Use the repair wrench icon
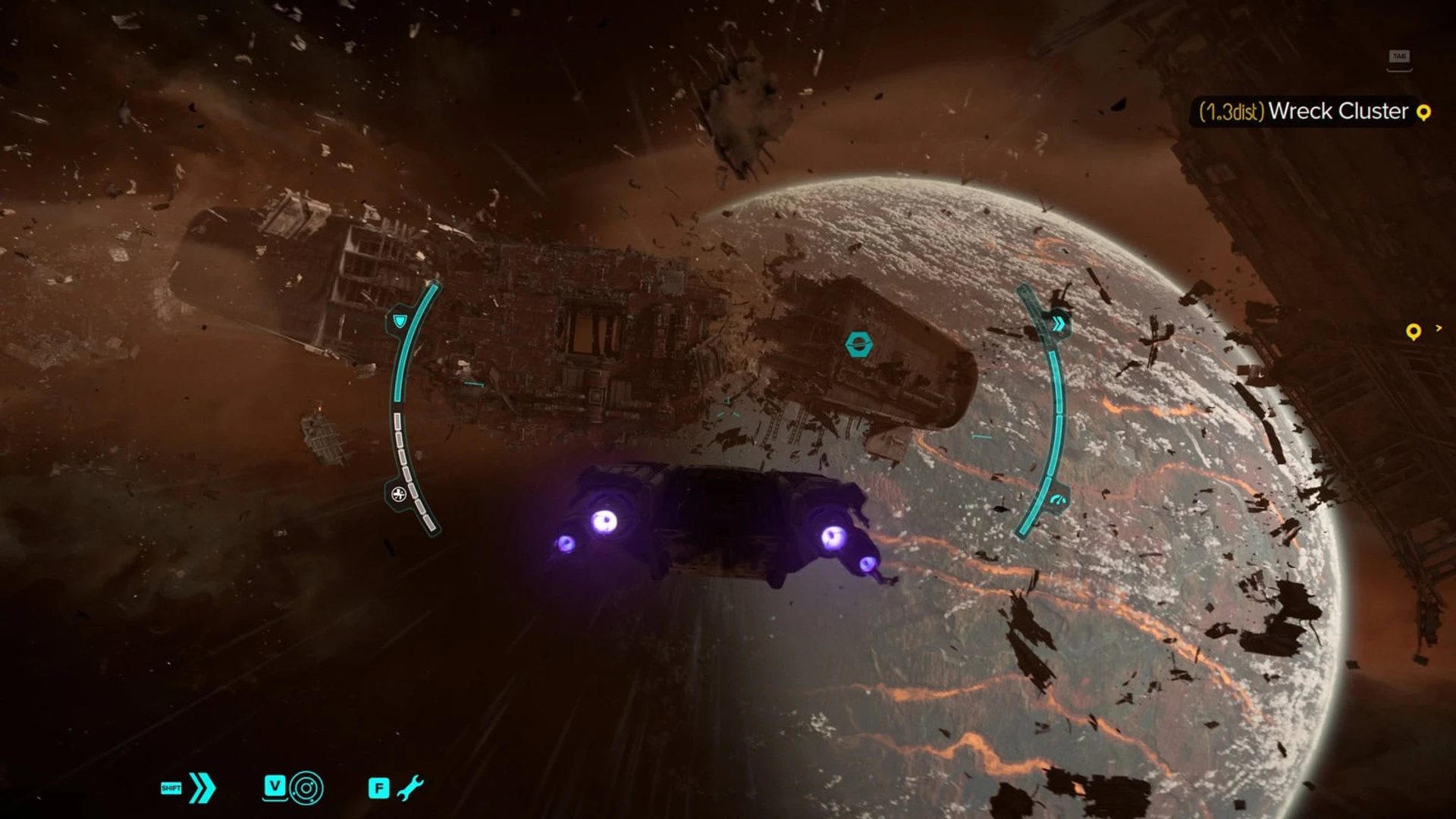1456x819 pixels. pos(410,788)
